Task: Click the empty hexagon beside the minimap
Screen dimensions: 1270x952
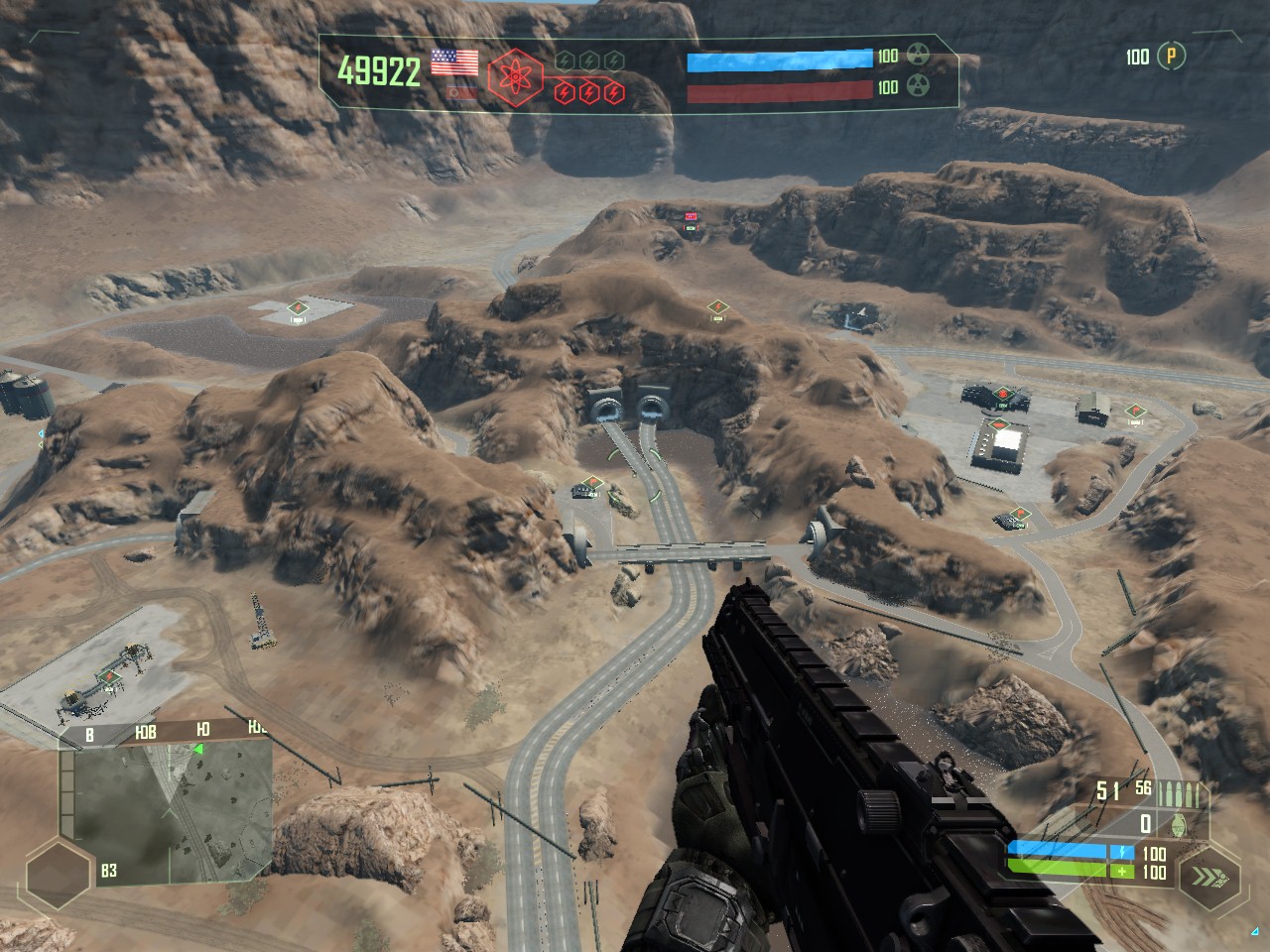Action: coord(58,873)
